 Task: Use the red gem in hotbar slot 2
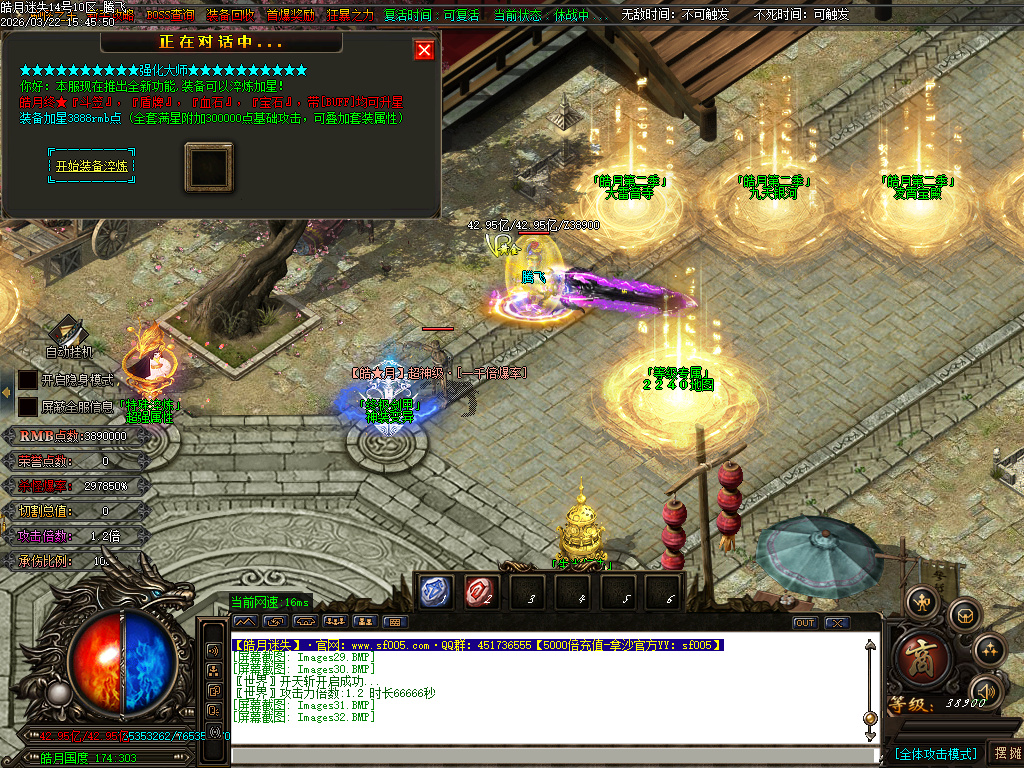pos(480,592)
